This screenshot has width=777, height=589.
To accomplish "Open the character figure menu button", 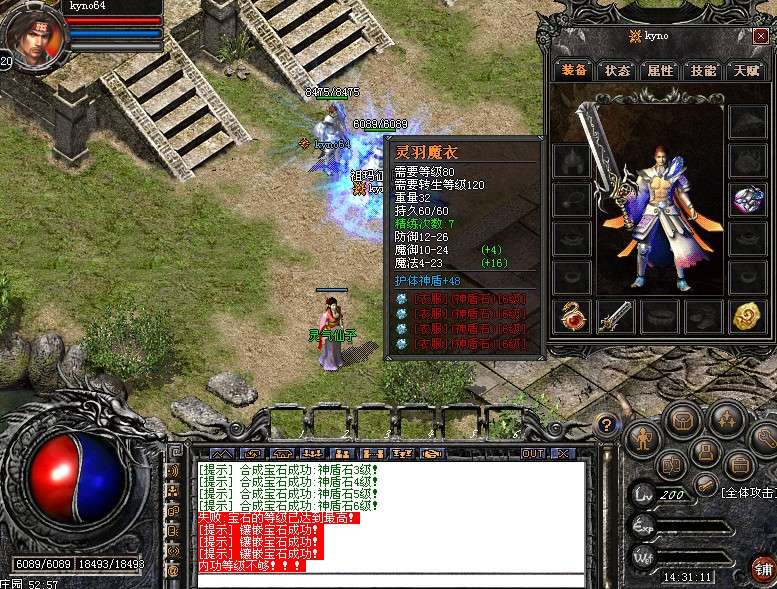I will coord(641,438).
